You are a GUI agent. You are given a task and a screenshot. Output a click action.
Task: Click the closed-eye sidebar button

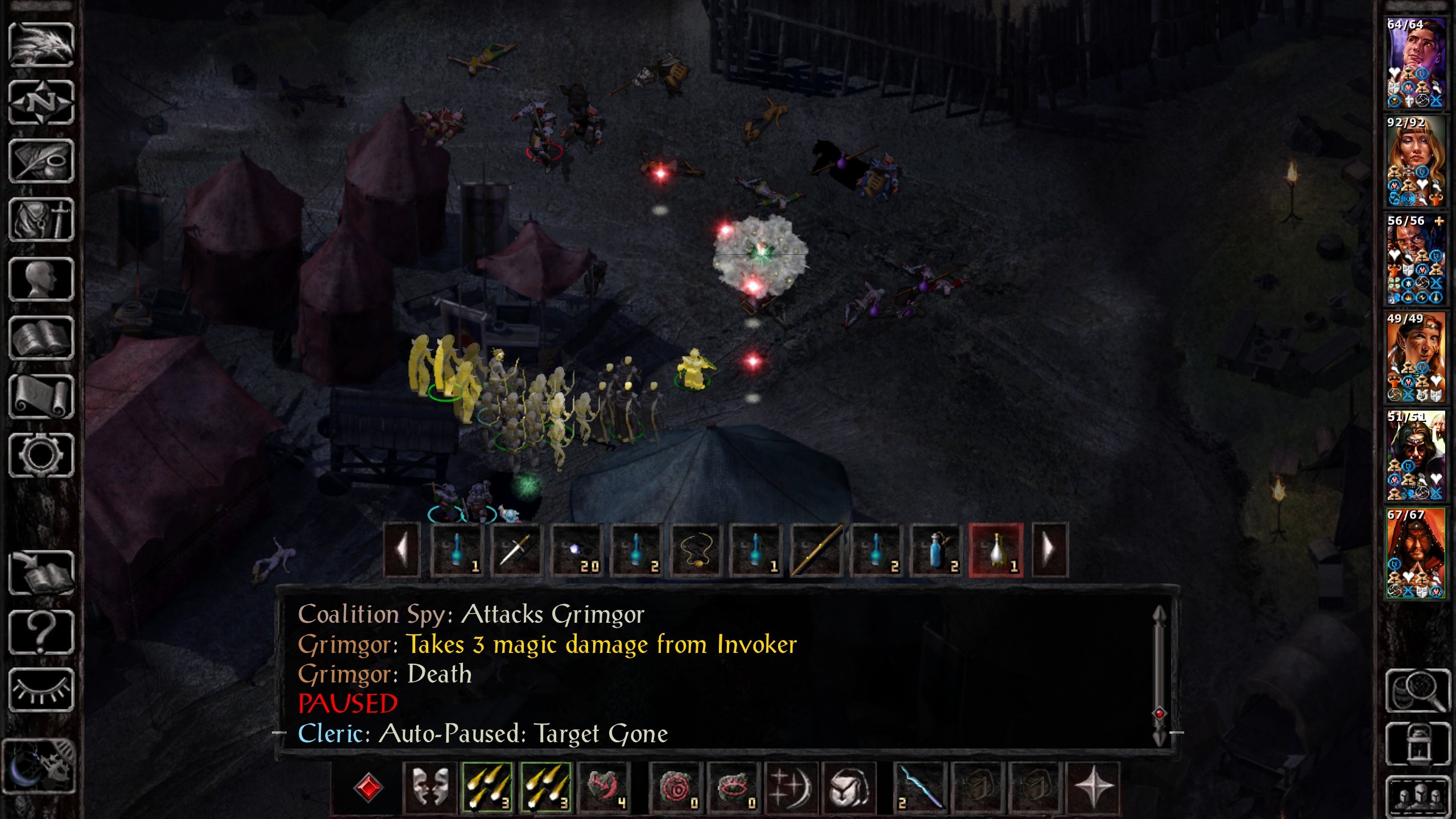(42, 690)
